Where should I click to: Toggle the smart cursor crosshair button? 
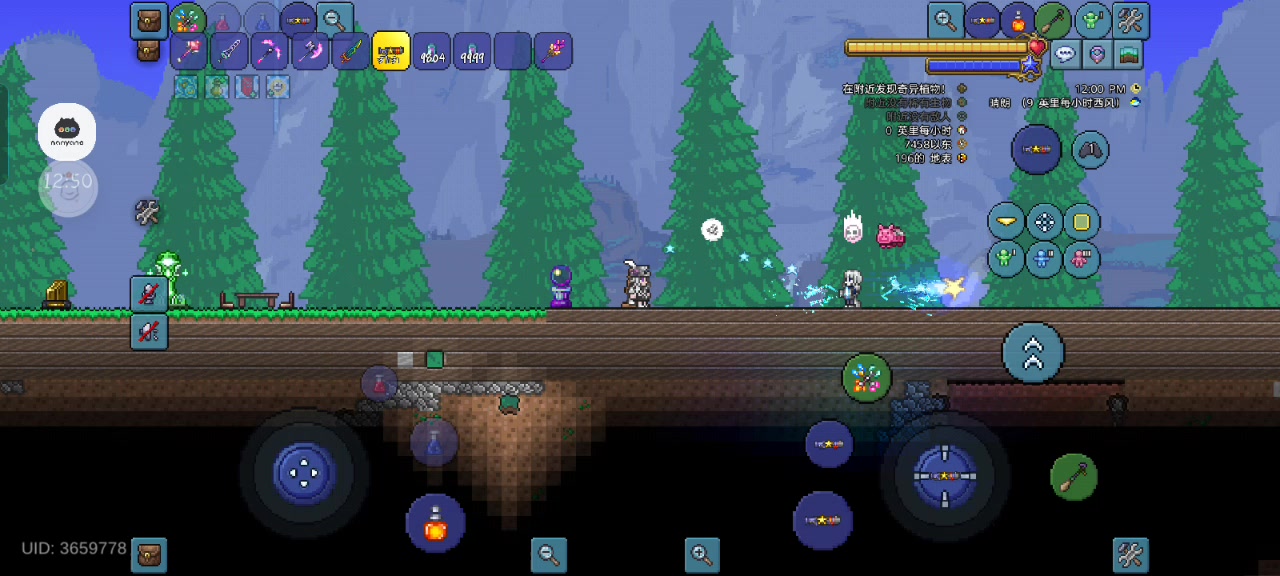click(x=1044, y=222)
